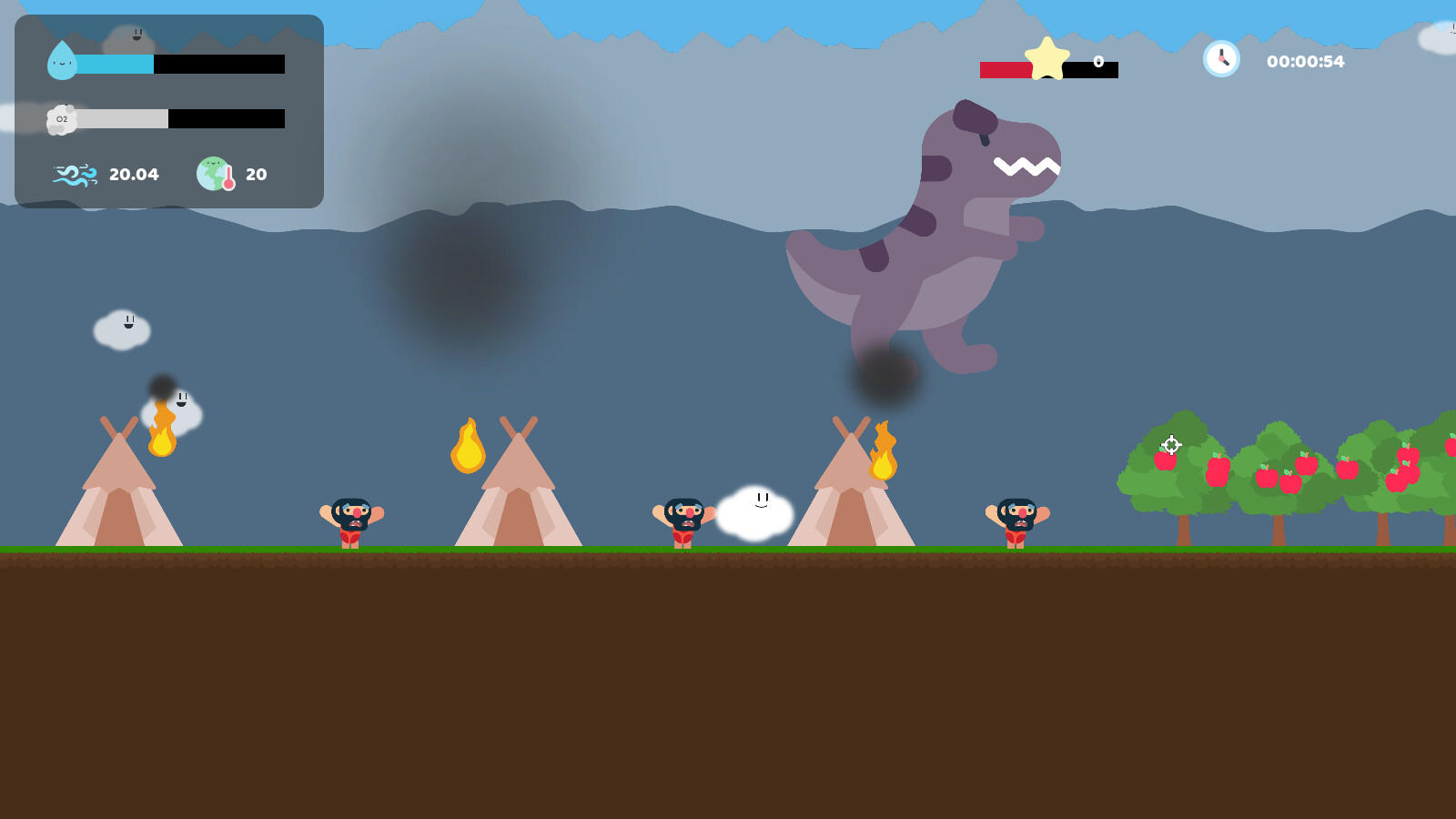
Task: Select the O2 cloud gauge icon
Action: [61, 118]
